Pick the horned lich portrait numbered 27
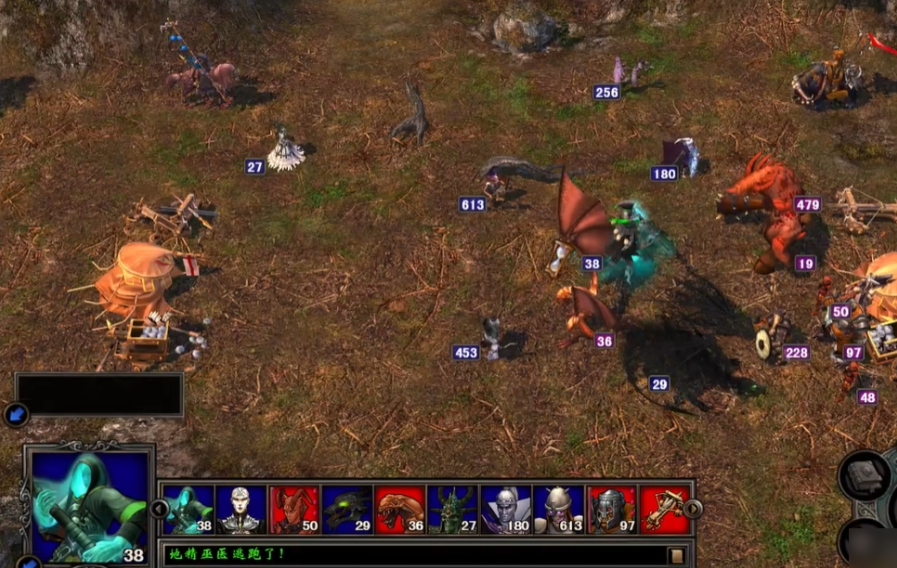Viewport: 897px width, 568px height. point(453,510)
